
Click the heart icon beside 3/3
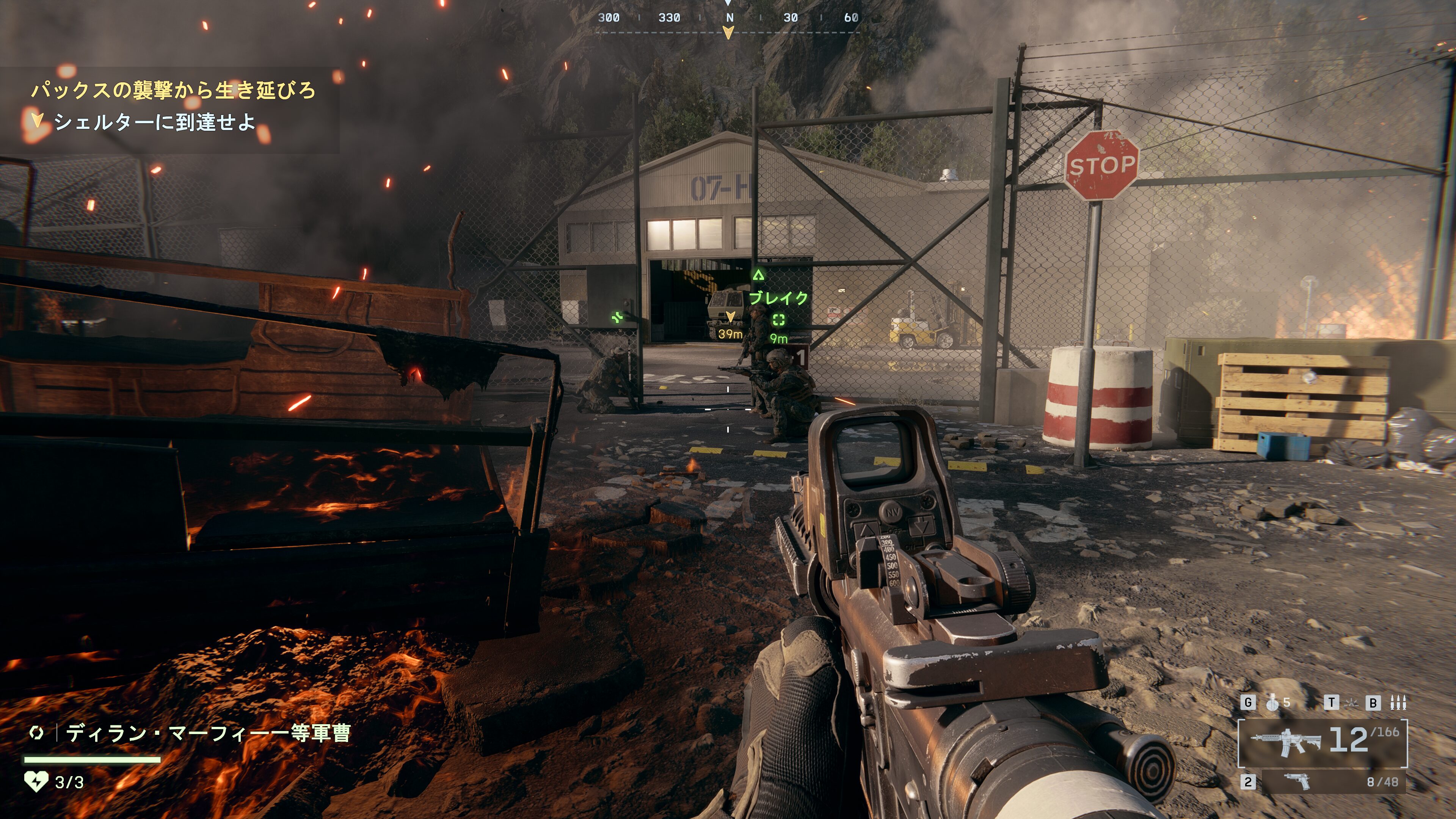pyautogui.click(x=36, y=782)
